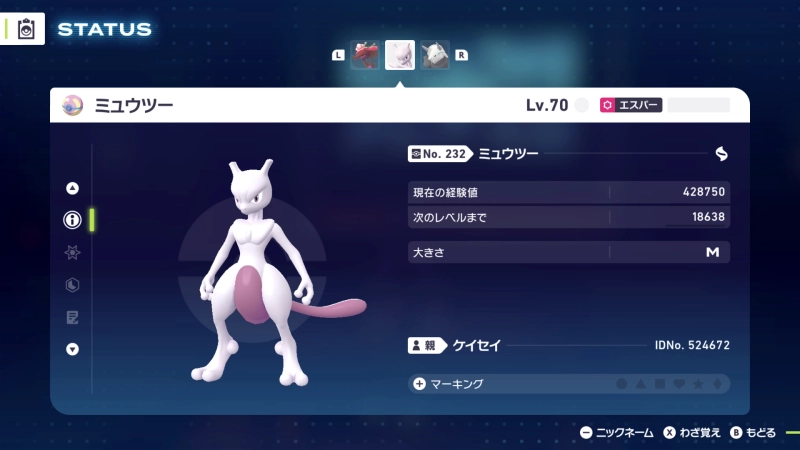Switch to the star-shaped stats tab

72,253
